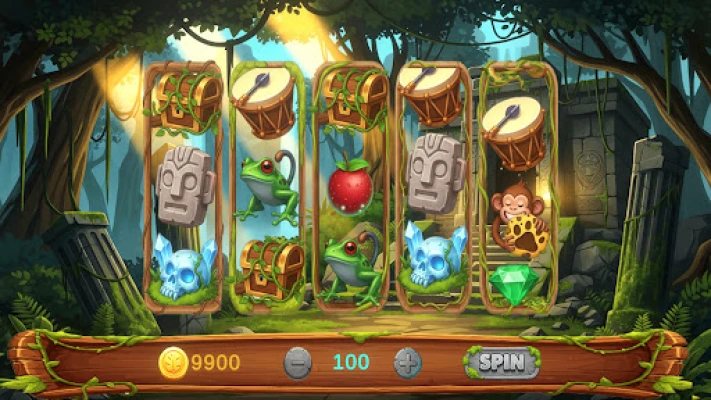Increase the bet with the plus button

pyautogui.click(x=407, y=362)
